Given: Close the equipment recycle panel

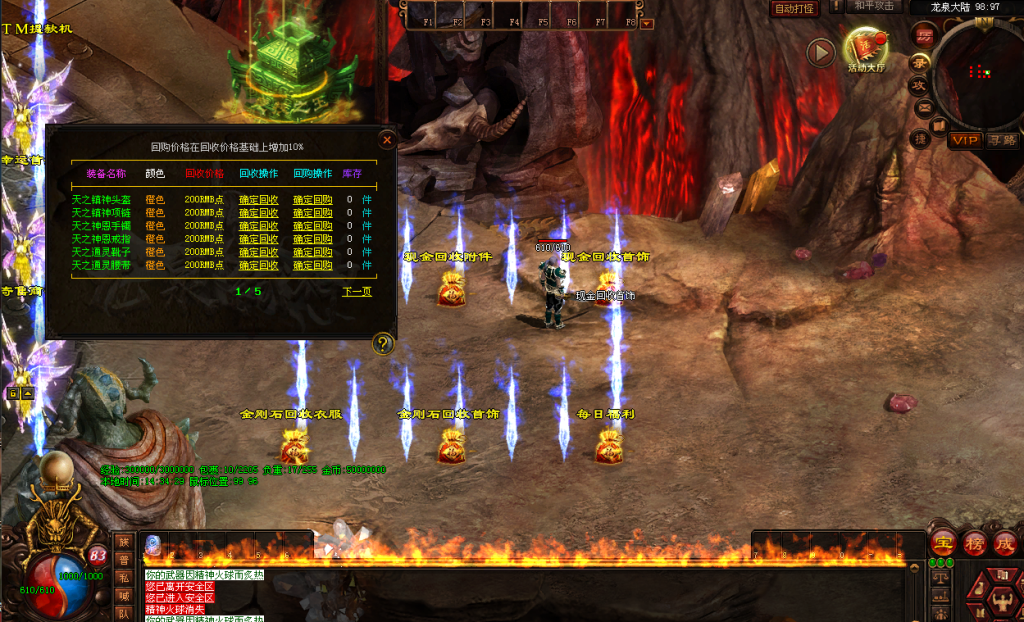Looking at the screenshot, I should (387, 140).
